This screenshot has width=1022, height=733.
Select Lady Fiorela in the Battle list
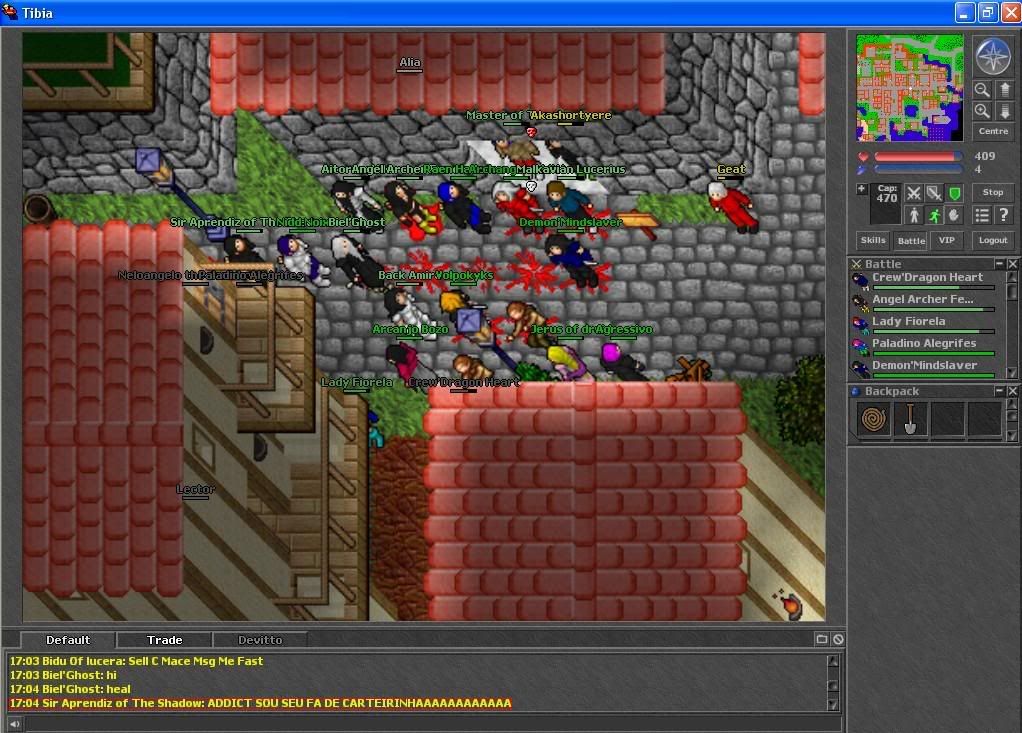908,322
